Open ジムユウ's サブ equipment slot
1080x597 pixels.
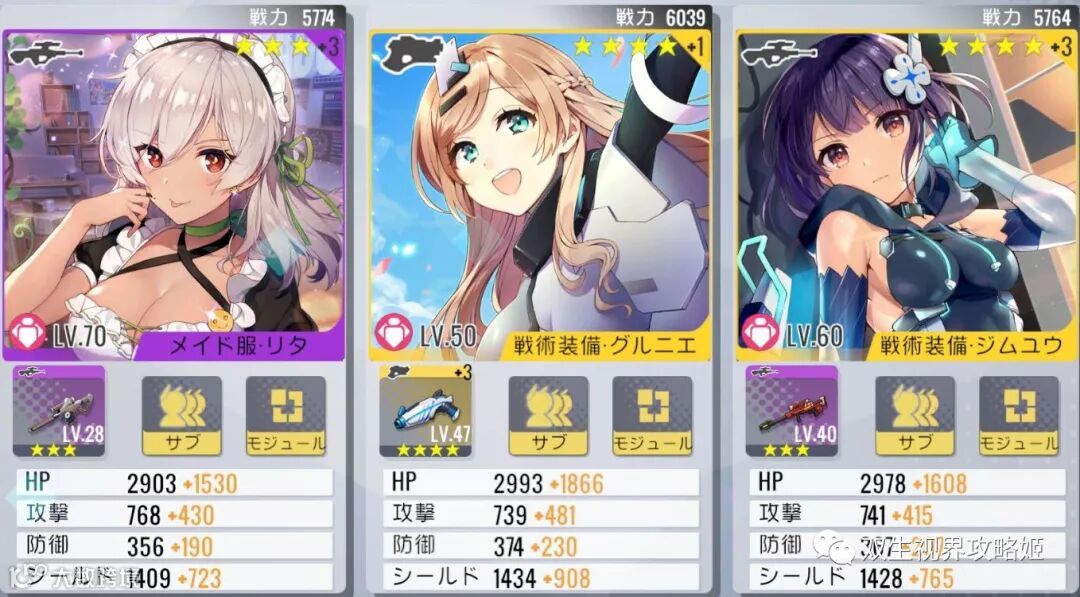coord(915,415)
